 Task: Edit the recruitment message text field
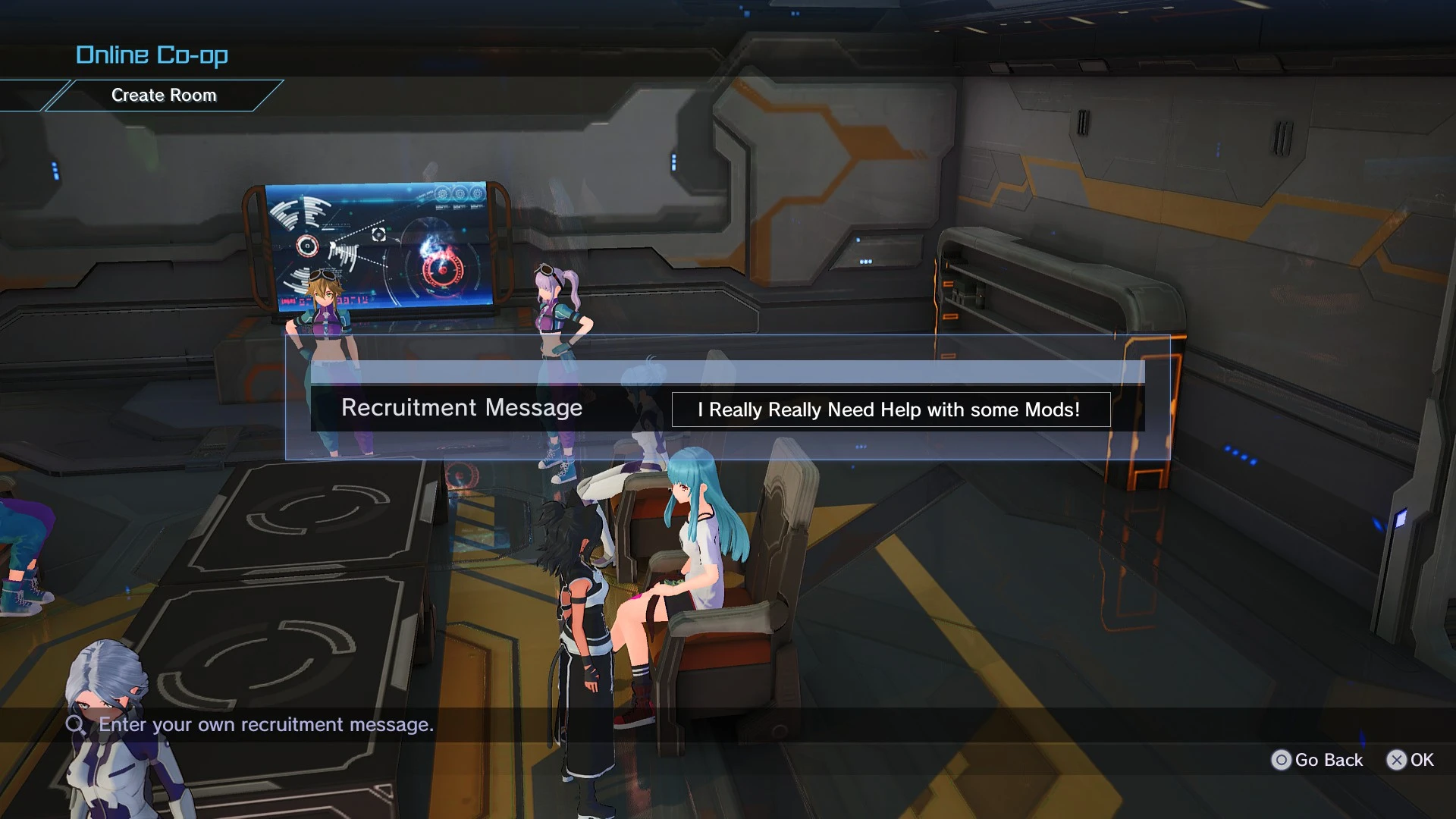tap(890, 409)
